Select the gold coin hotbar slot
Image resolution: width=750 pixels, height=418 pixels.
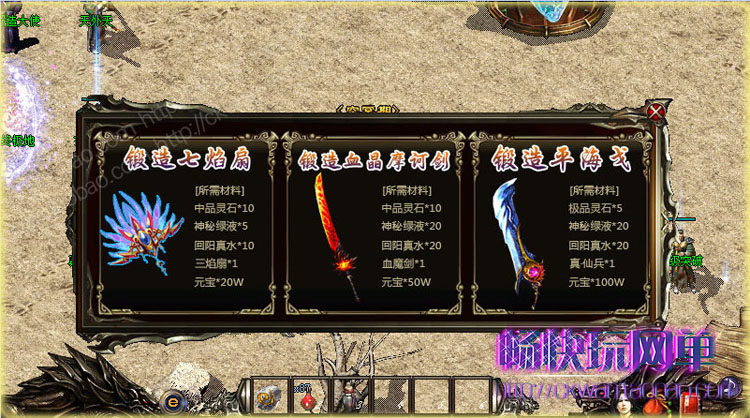pyautogui.click(x=269, y=398)
